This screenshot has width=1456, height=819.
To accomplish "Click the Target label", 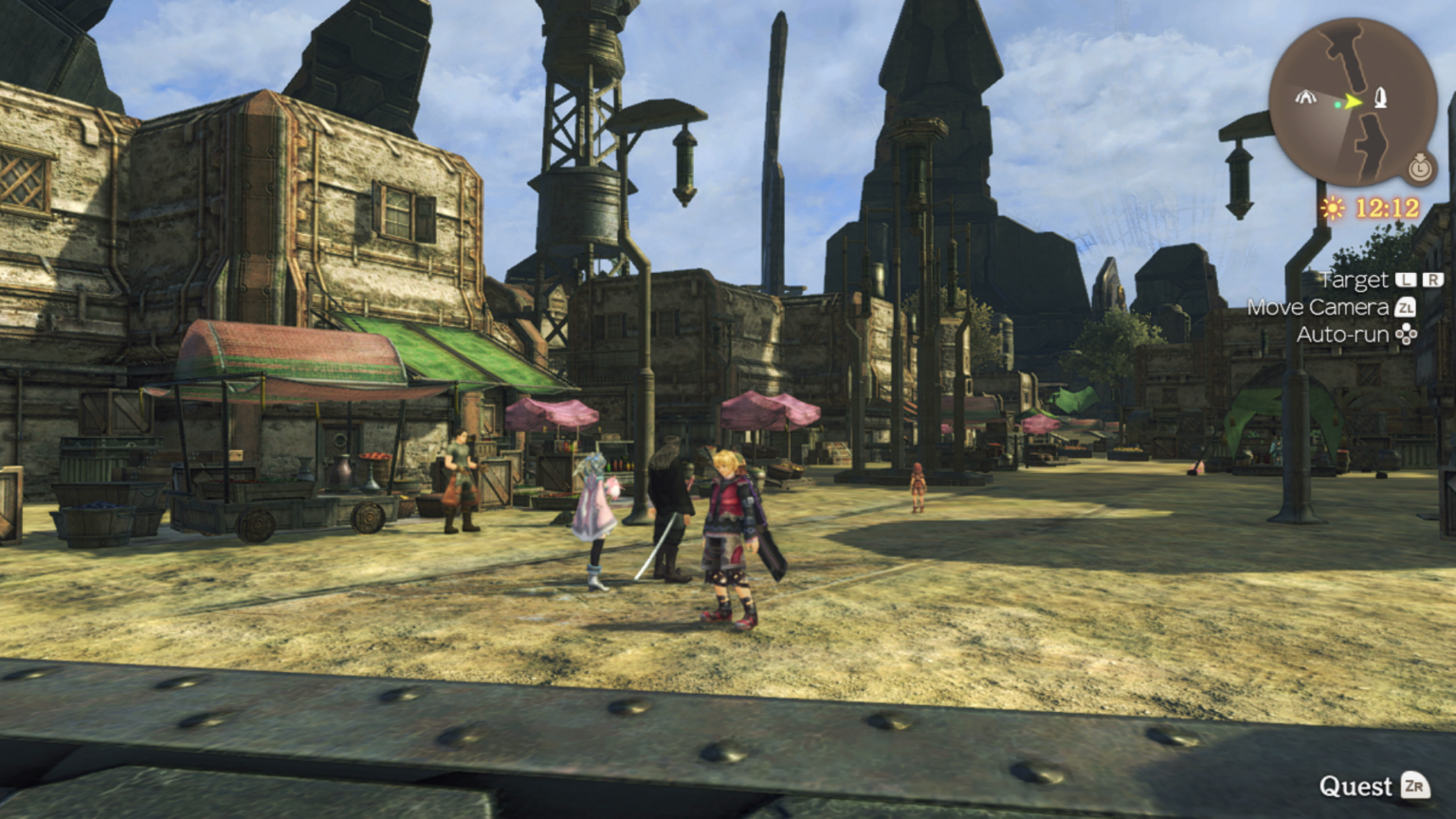I will [1355, 279].
